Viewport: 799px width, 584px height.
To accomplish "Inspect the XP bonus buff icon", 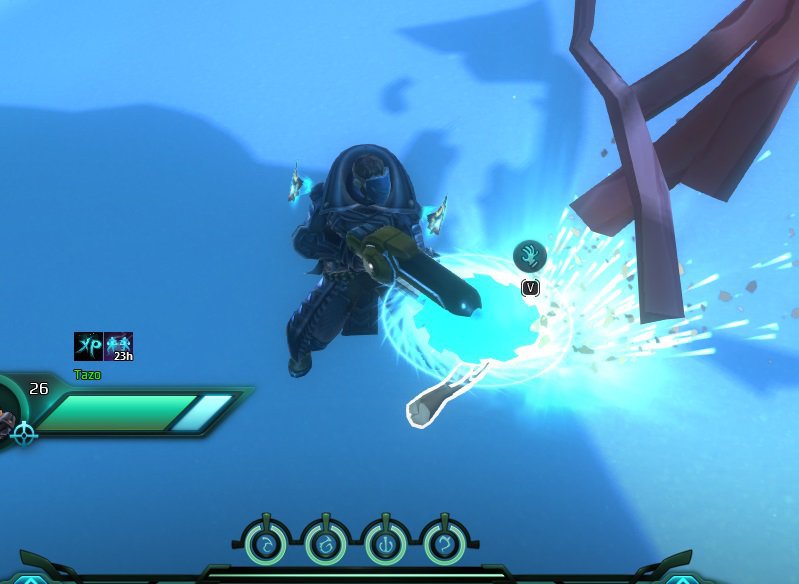I will 88,346.
